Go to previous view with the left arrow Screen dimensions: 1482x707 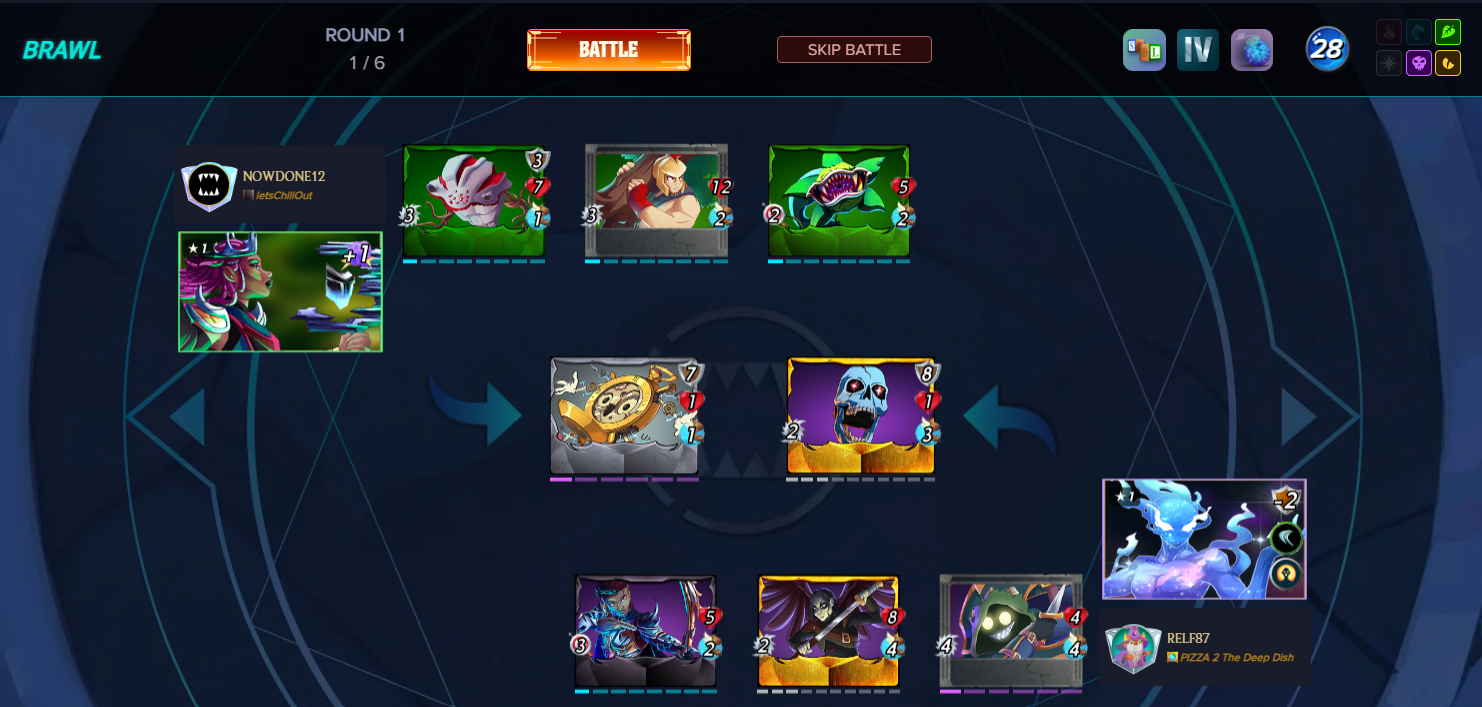[187, 416]
